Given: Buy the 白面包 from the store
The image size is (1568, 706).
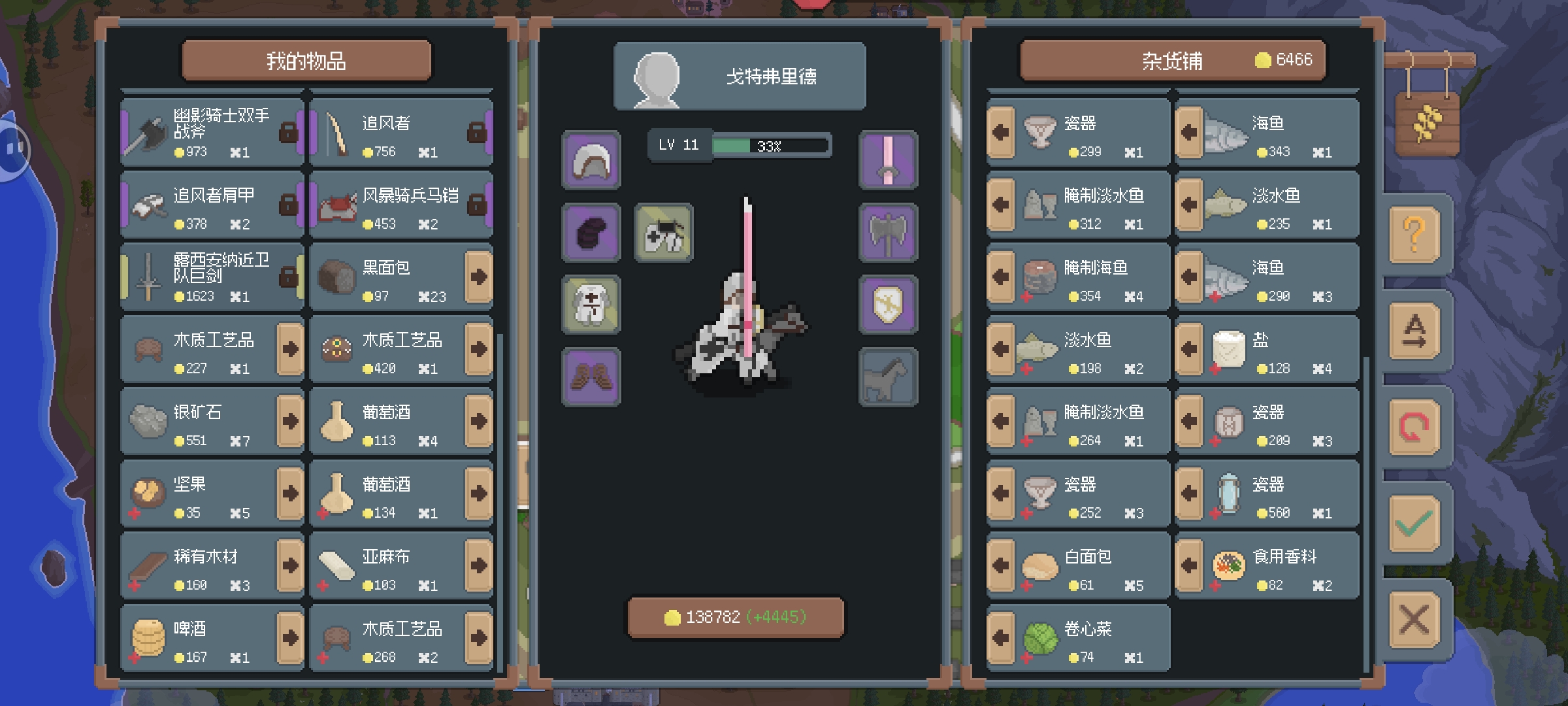Looking at the screenshot, I should (1001, 565).
